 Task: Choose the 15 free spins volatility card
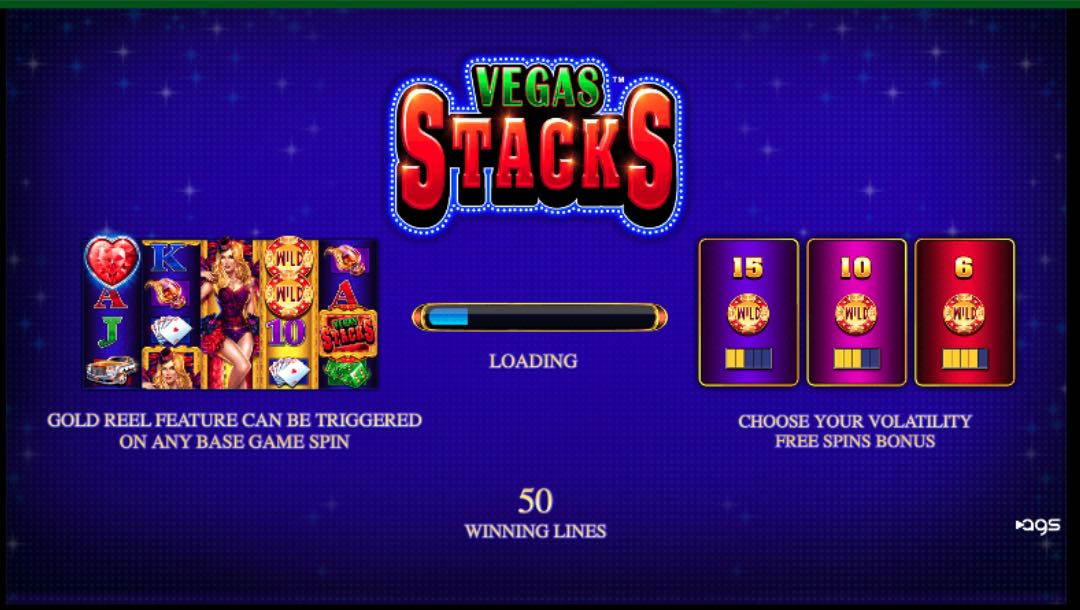(x=748, y=312)
